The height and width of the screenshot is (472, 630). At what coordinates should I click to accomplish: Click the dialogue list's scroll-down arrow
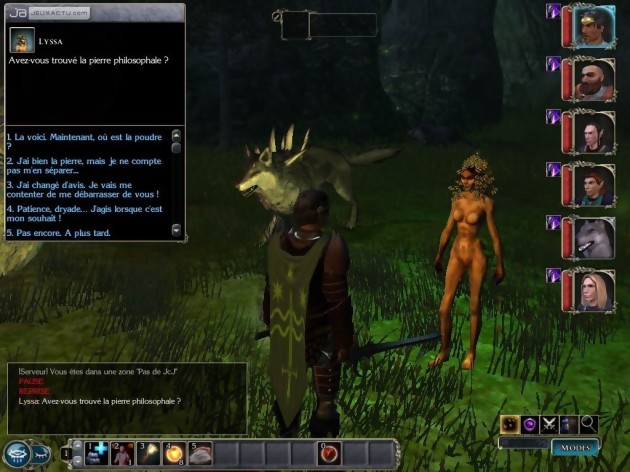(177, 231)
